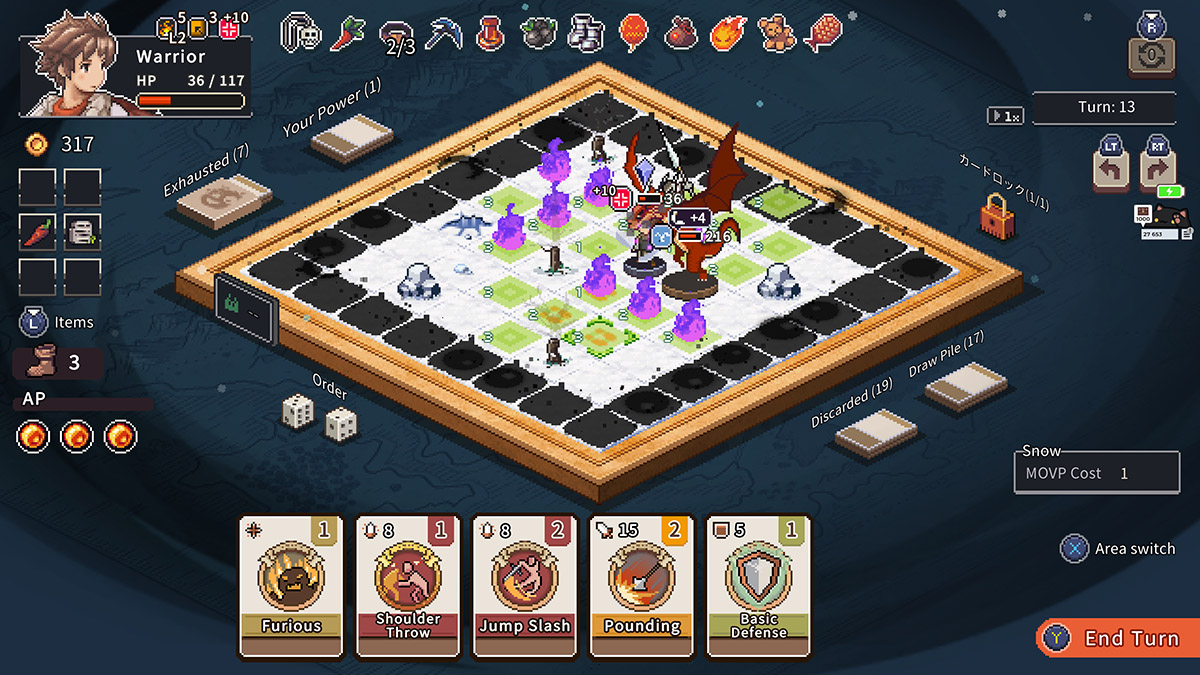Open the Draw Pile deck
1200x675 pixels.
(x=966, y=386)
